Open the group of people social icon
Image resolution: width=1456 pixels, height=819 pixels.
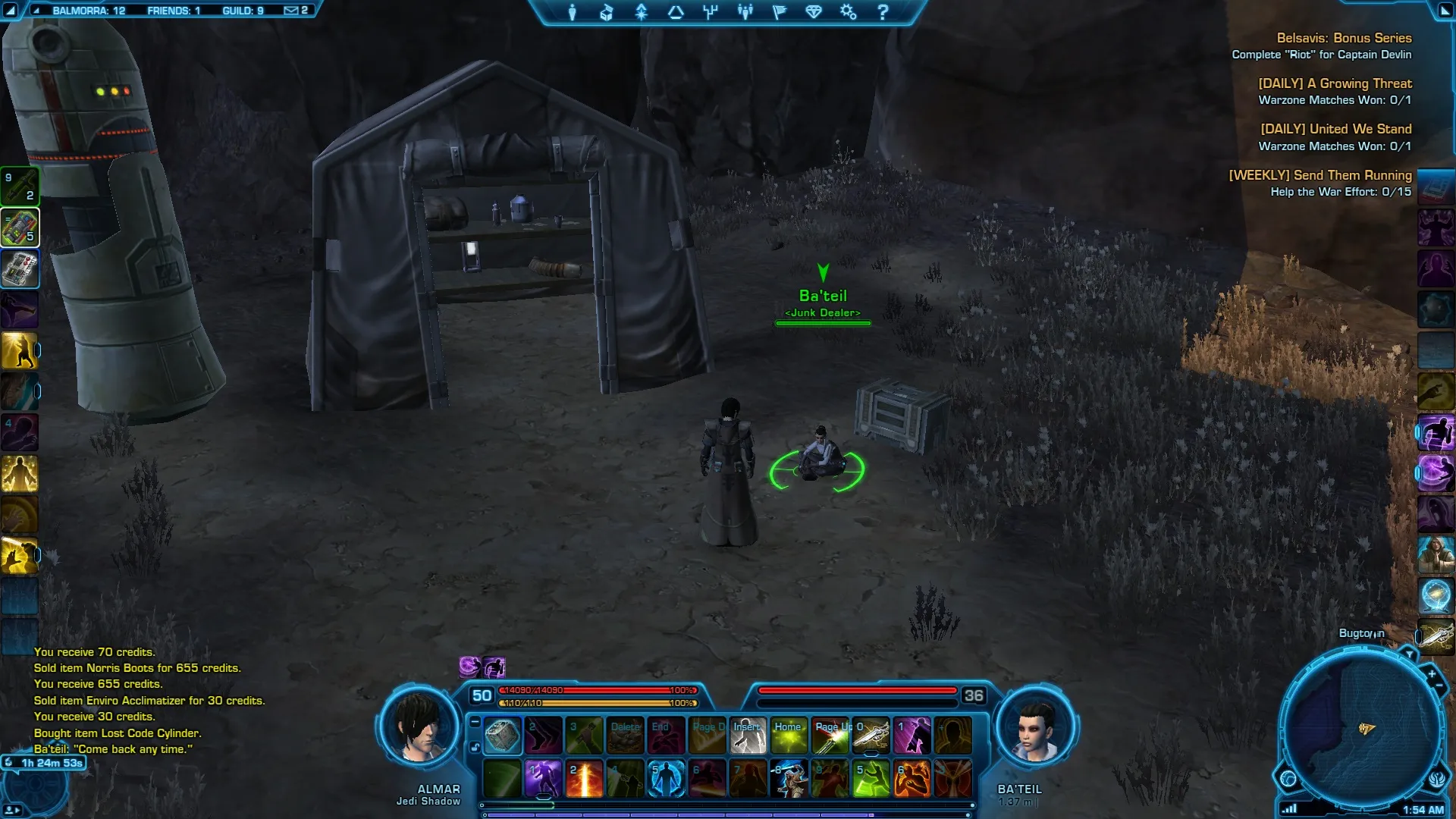(x=745, y=12)
